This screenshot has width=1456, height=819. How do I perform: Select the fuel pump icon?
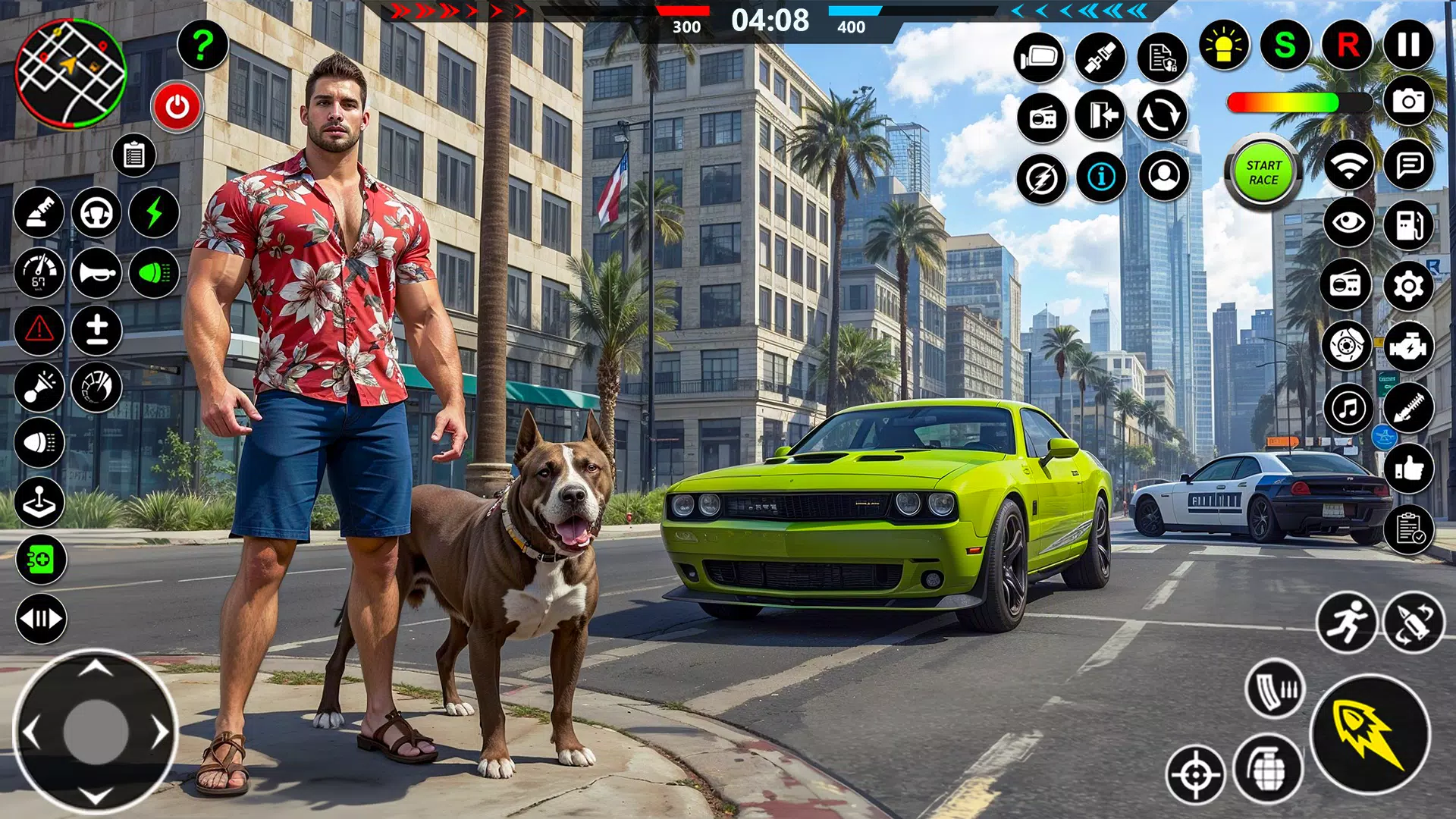(1409, 224)
